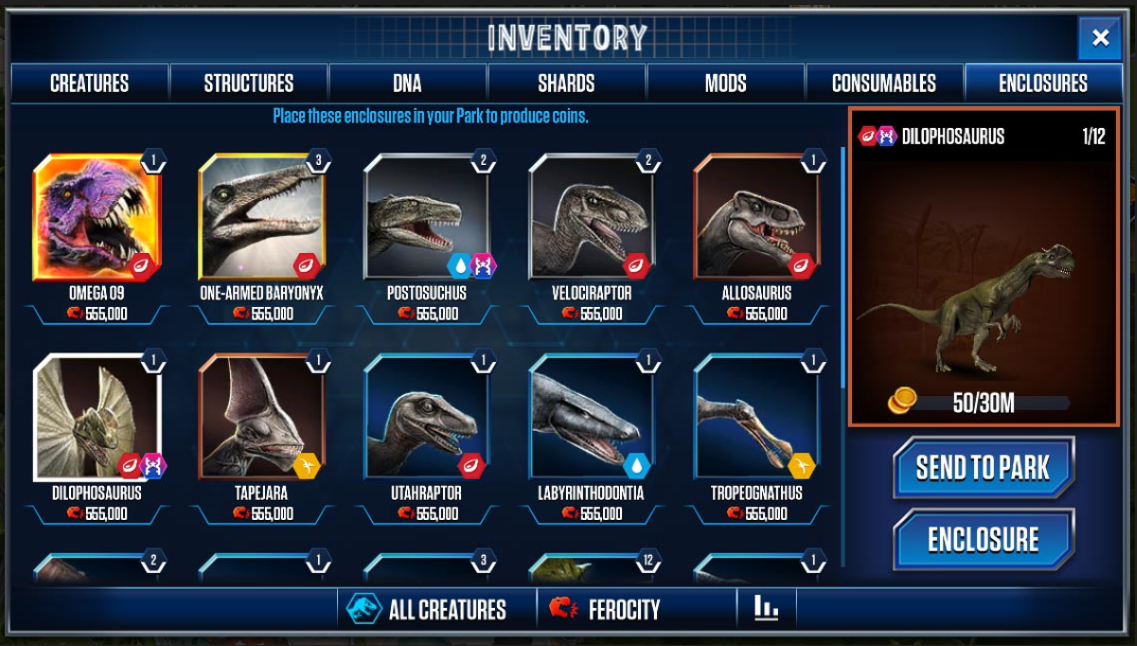Switch to the Creatures tab
Image resolution: width=1137 pixels, height=646 pixels.
pyautogui.click(x=89, y=83)
